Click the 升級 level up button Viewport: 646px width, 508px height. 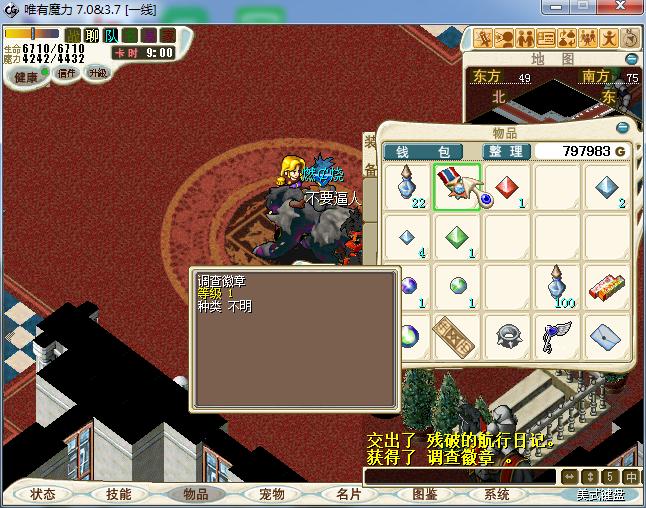click(97, 73)
